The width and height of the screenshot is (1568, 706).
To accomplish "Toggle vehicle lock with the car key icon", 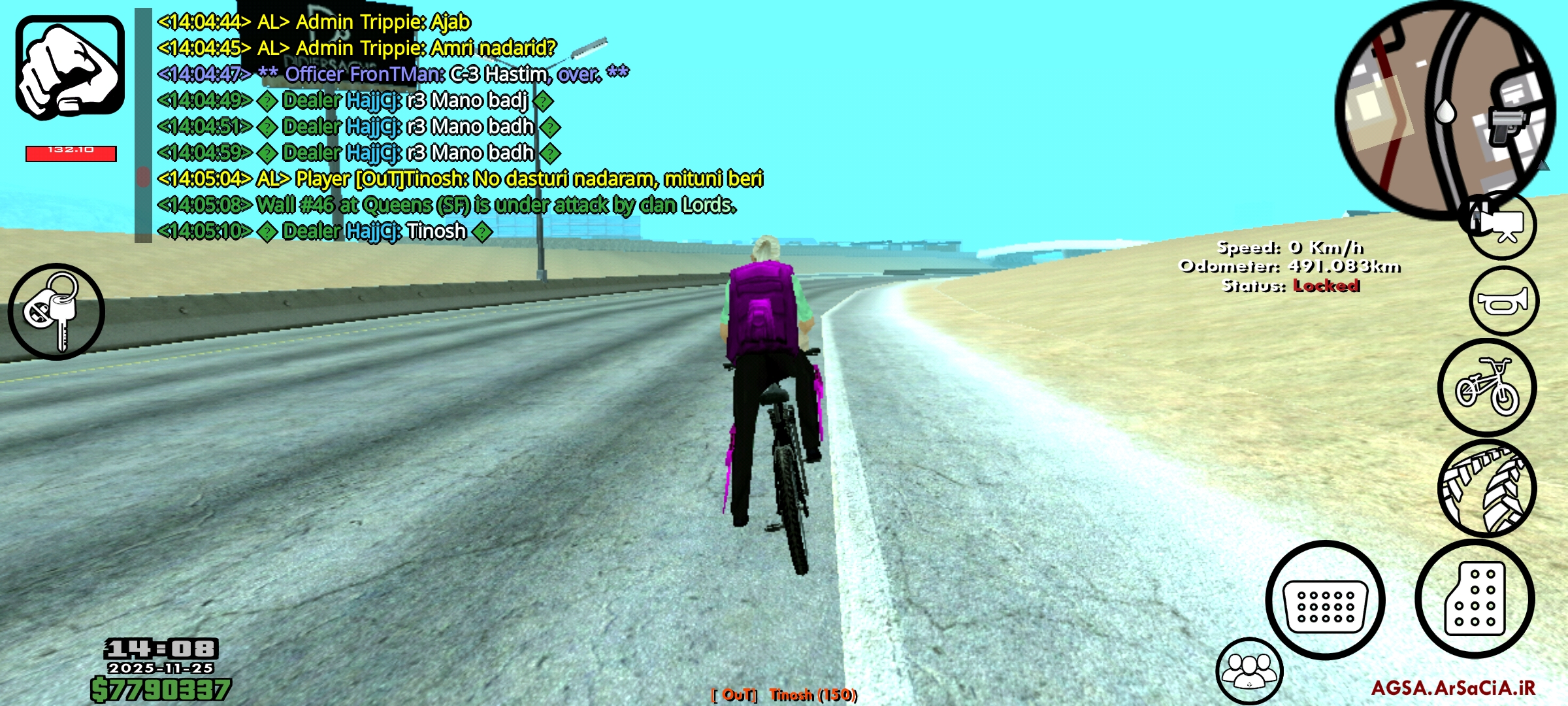I will pos(57,312).
